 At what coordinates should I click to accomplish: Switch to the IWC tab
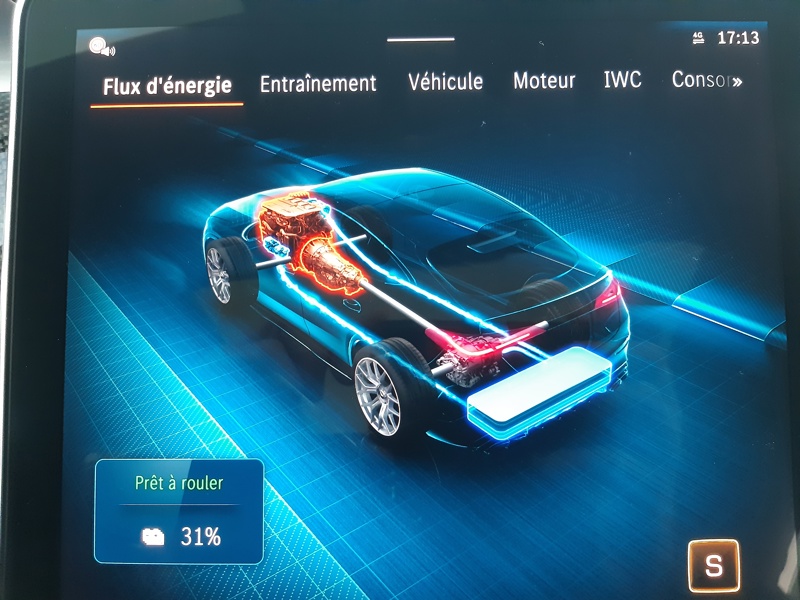click(x=622, y=81)
